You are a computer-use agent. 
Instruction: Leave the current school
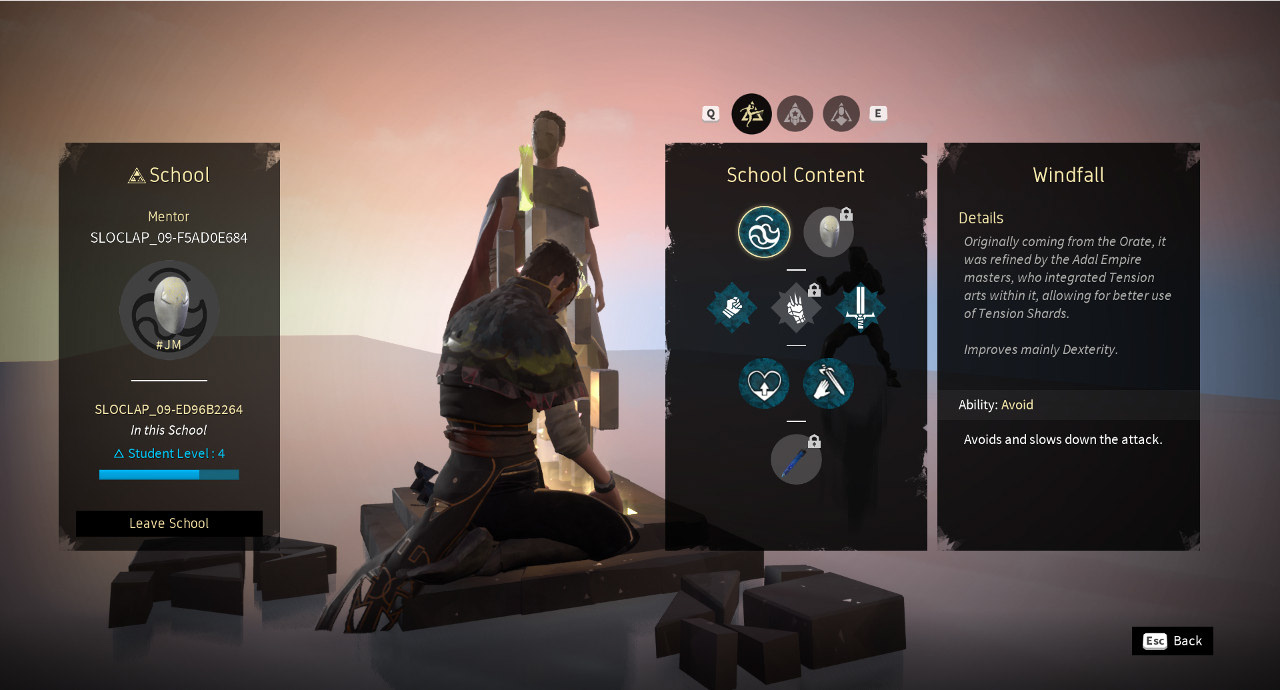(x=169, y=523)
